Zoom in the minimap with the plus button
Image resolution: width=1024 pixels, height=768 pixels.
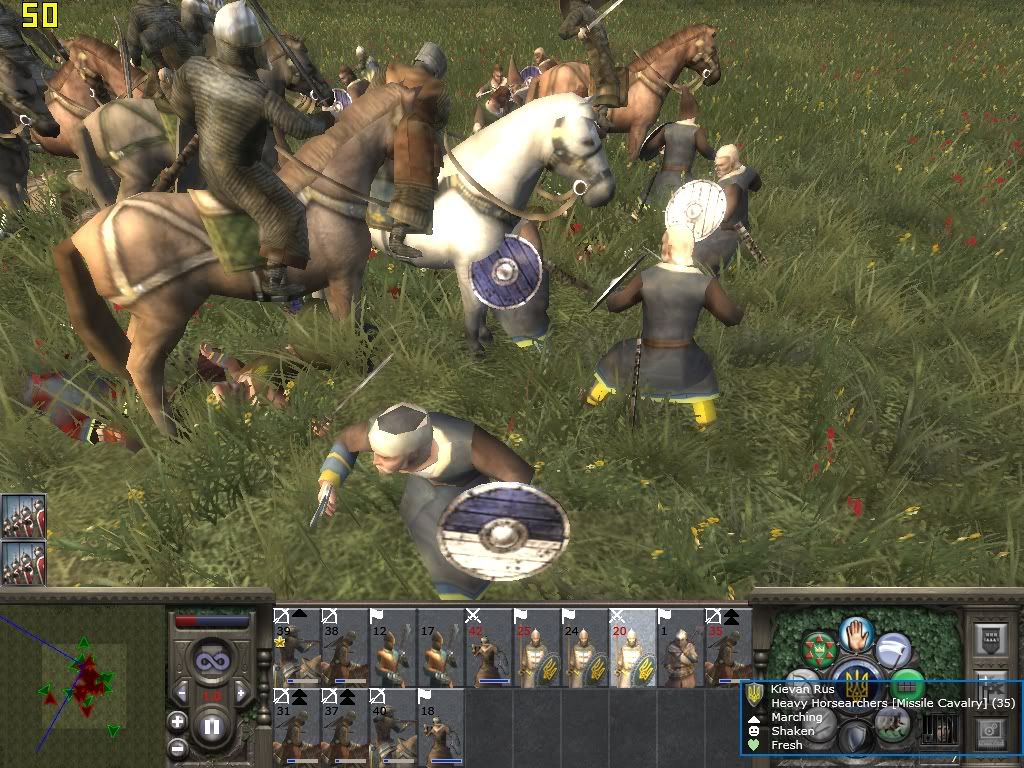(178, 721)
